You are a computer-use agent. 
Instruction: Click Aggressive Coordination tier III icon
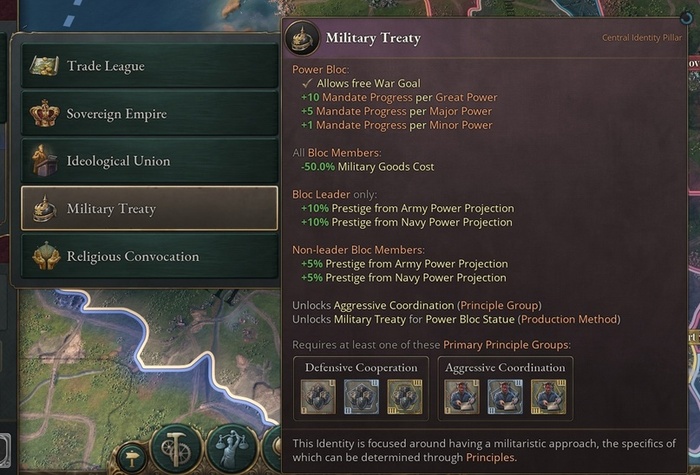coord(548,397)
